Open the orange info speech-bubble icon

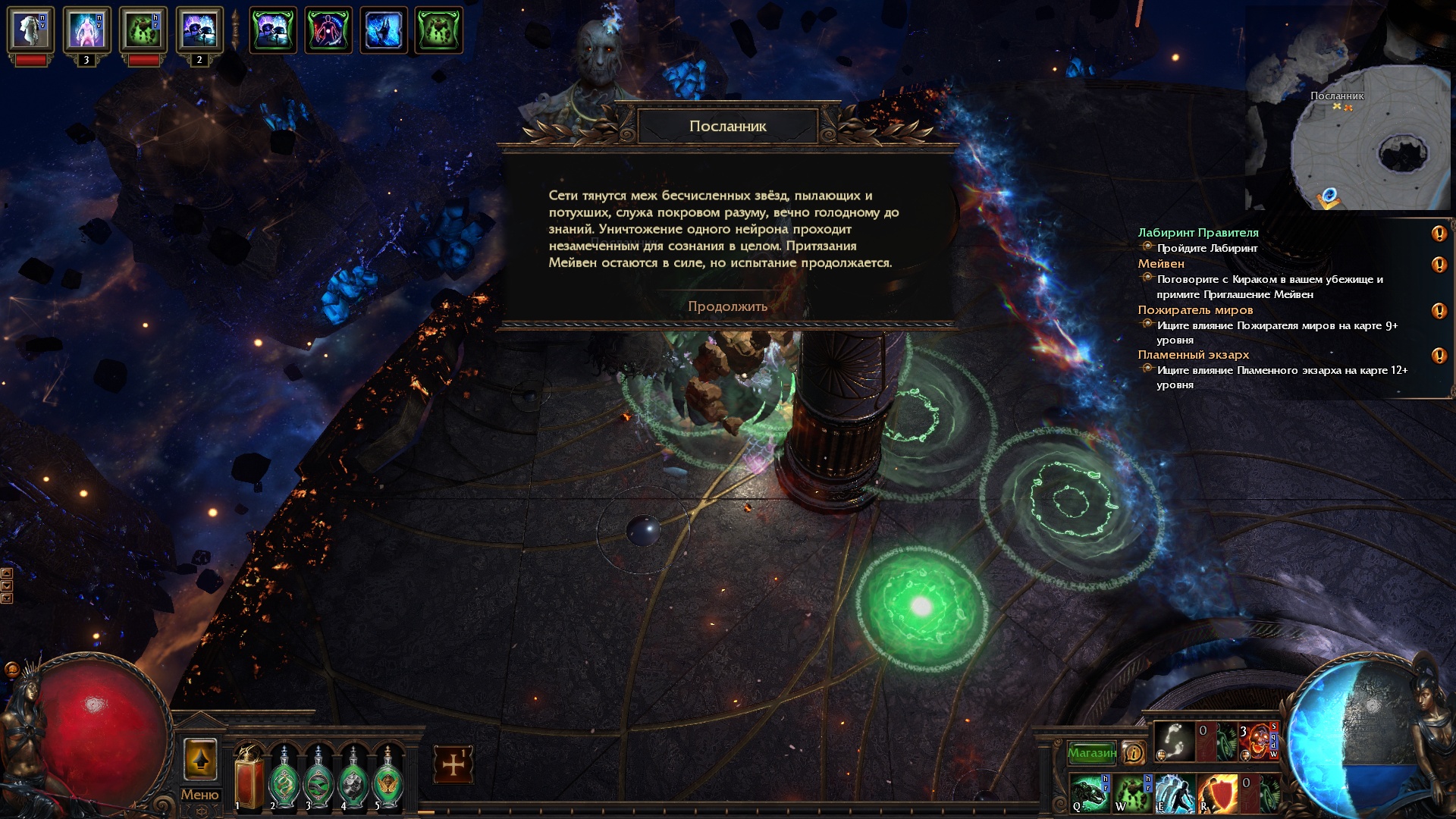(1133, 753)
